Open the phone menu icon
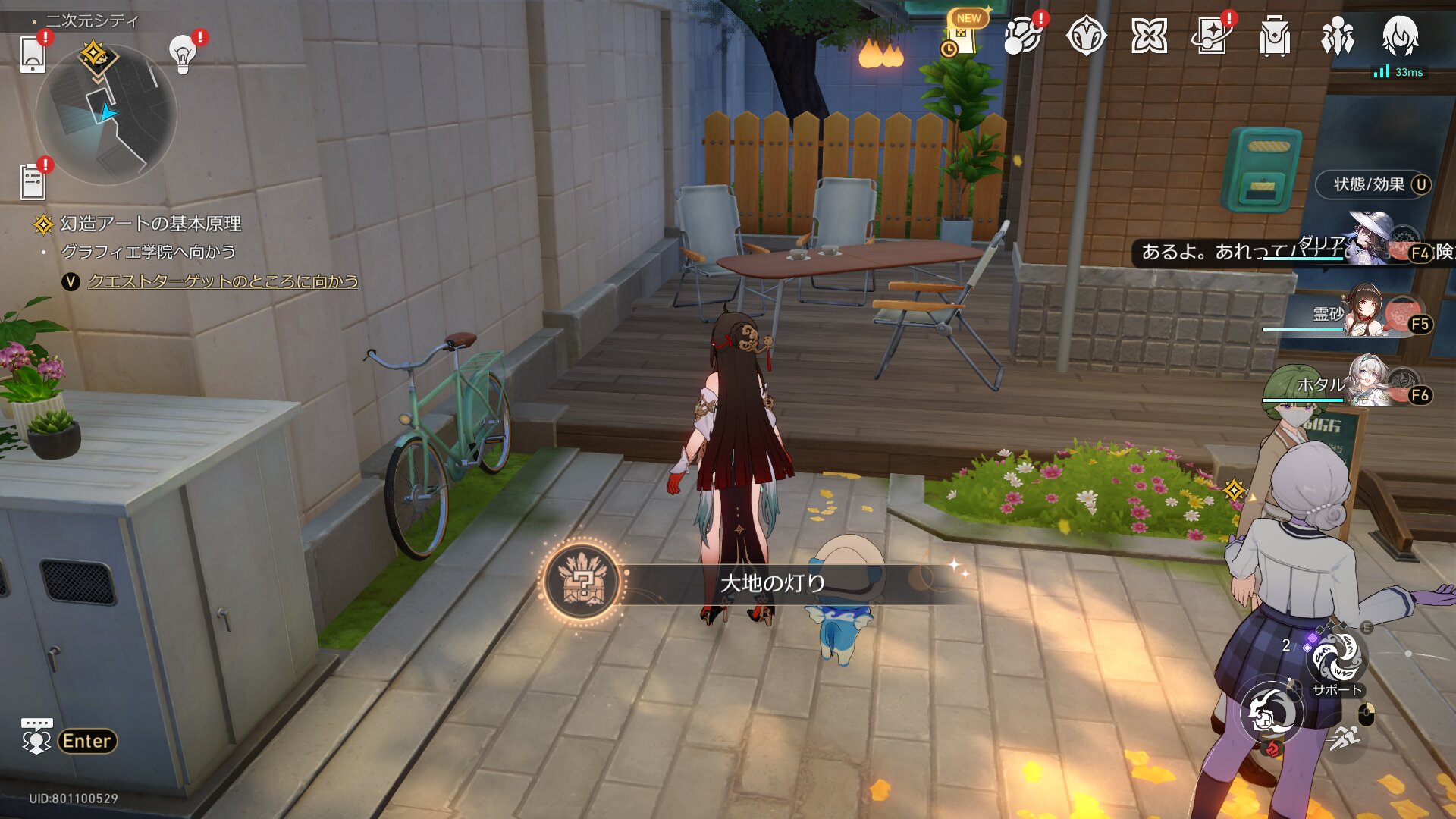This screenshot has width=1456, height=819. [x=33, y=53]
